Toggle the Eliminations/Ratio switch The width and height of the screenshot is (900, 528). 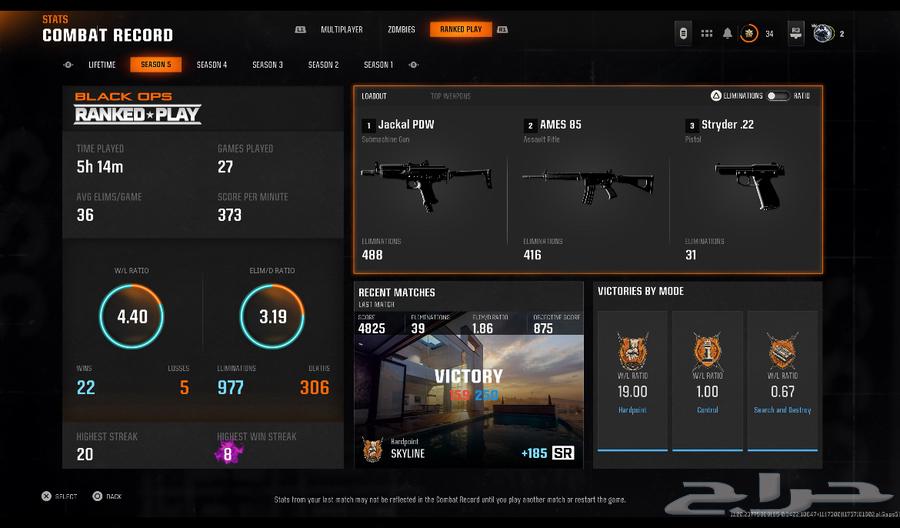coord(777,96)
